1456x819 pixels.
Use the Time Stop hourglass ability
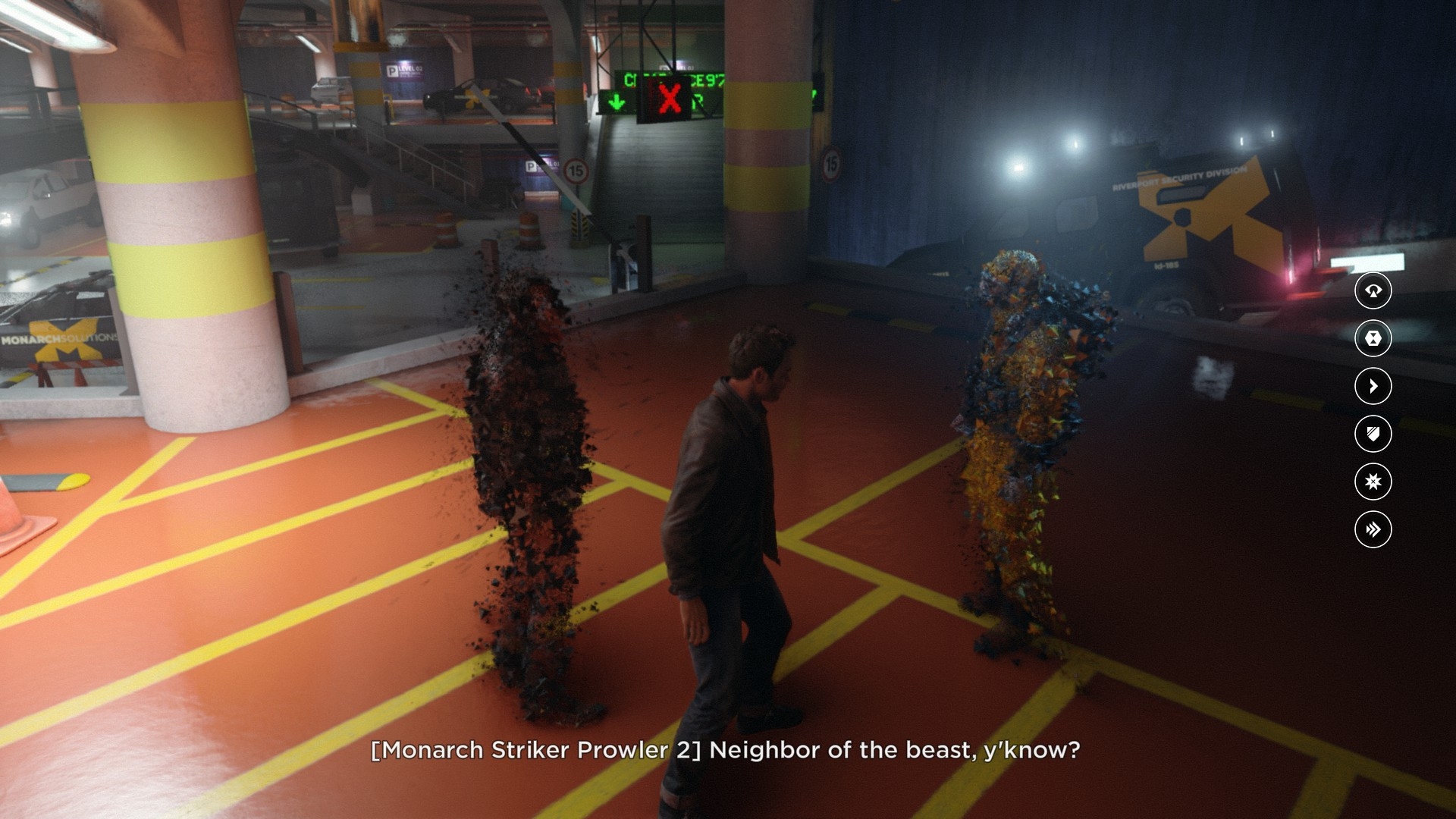(1373, 338)
